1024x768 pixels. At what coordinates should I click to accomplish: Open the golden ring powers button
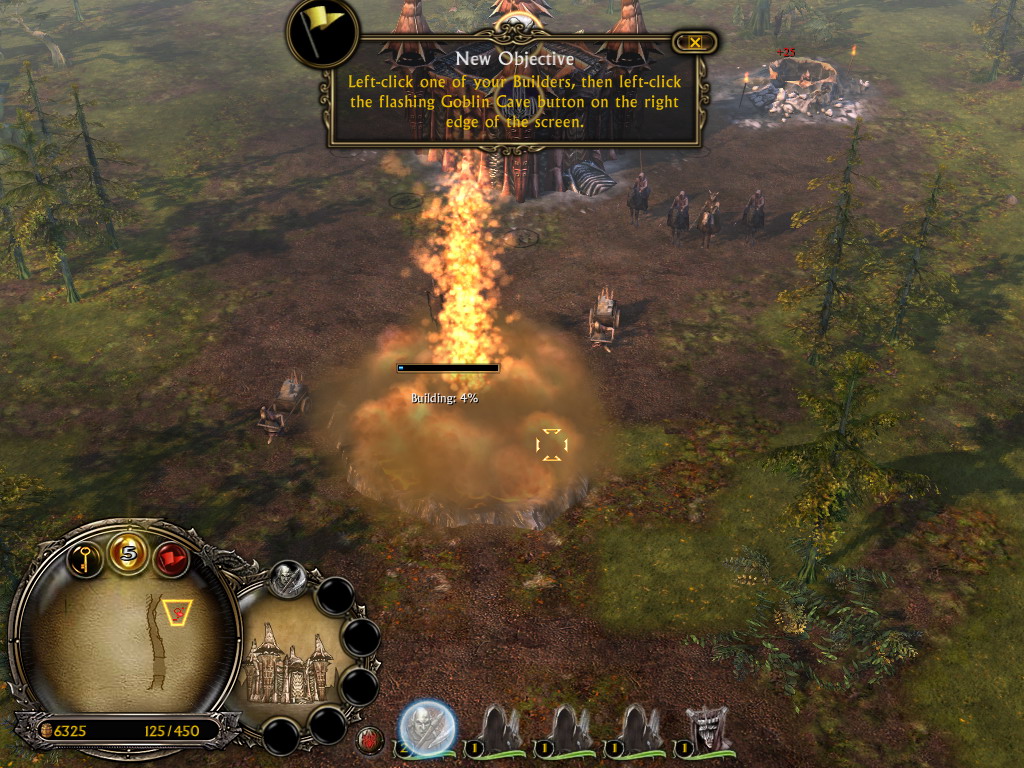pos(129,553)
